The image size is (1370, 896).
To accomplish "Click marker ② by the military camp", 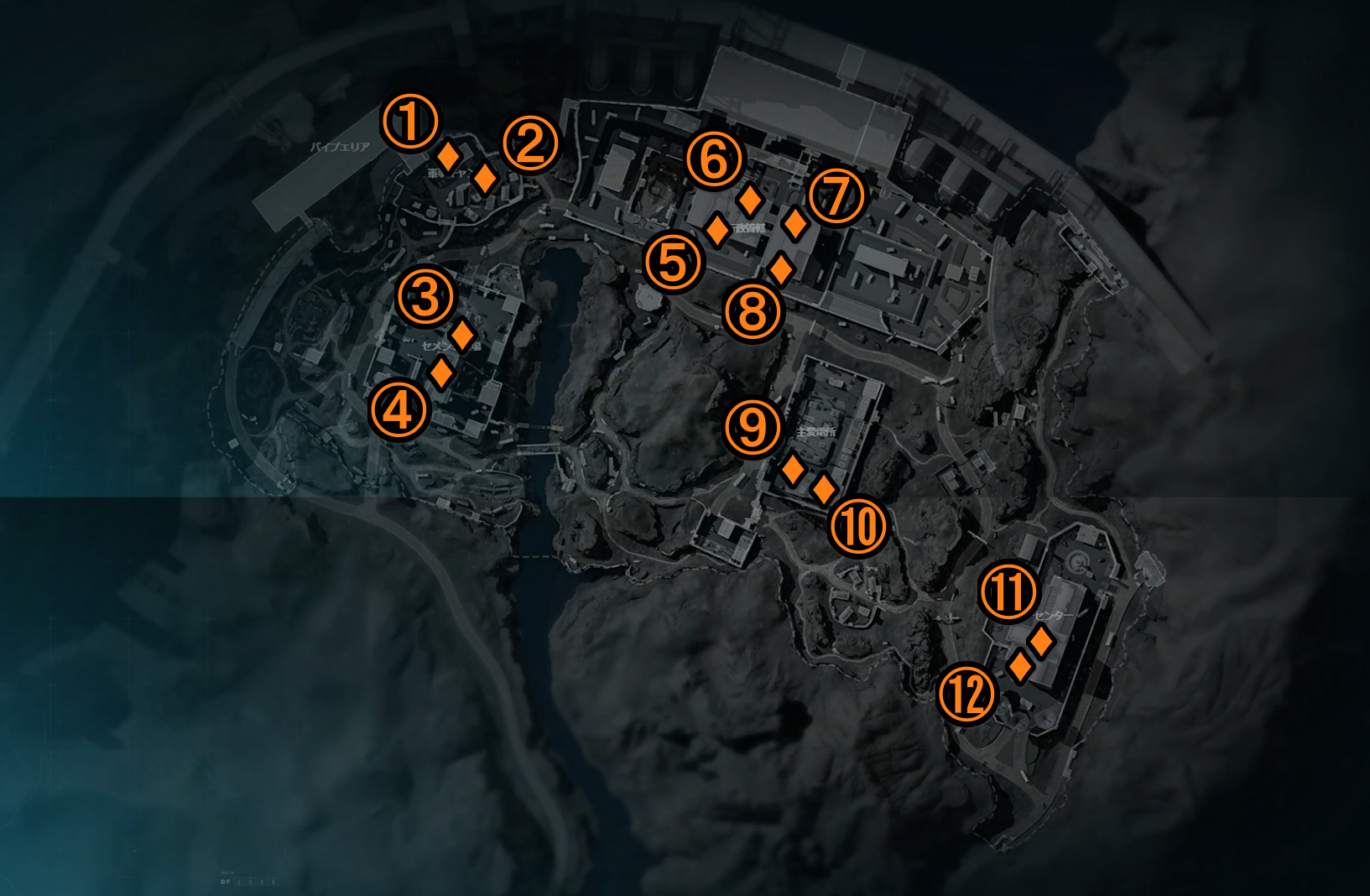I will pos(529,144).
